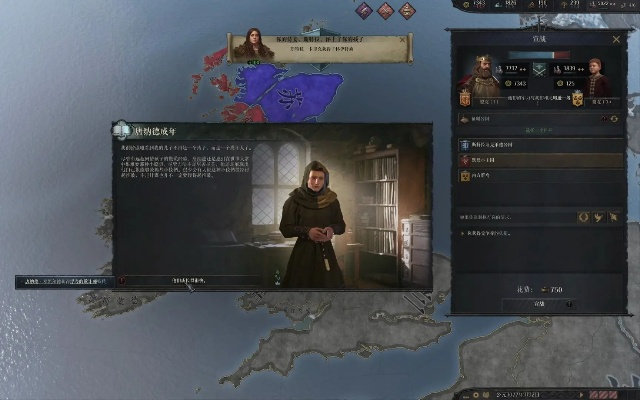The width and height of the screenshot is (640, 400).
Task: Click the defender's gold coat of arms shield
Action: tap(577, 100)
